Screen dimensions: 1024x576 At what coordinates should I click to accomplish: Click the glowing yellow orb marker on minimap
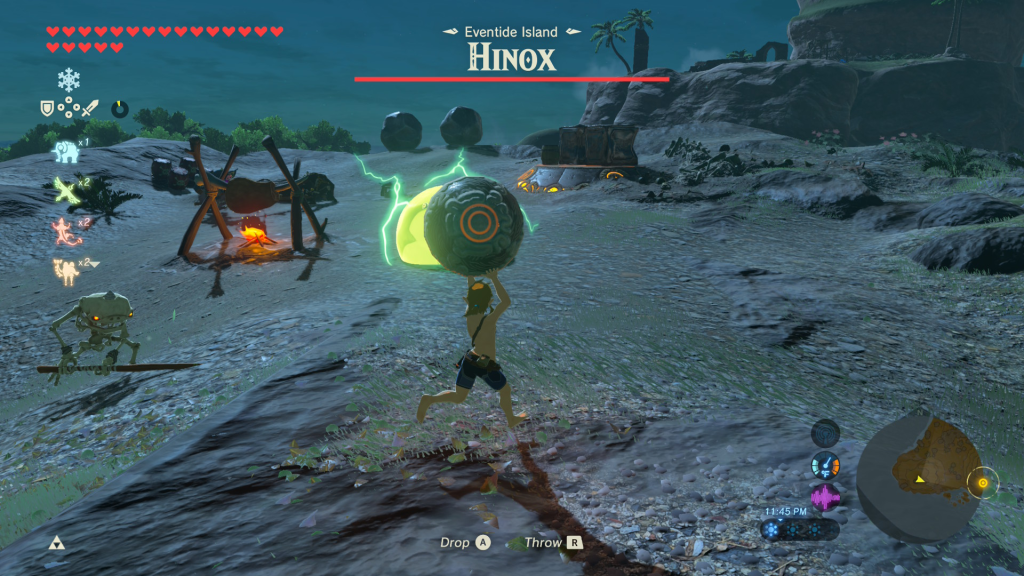tap(983, 483)
